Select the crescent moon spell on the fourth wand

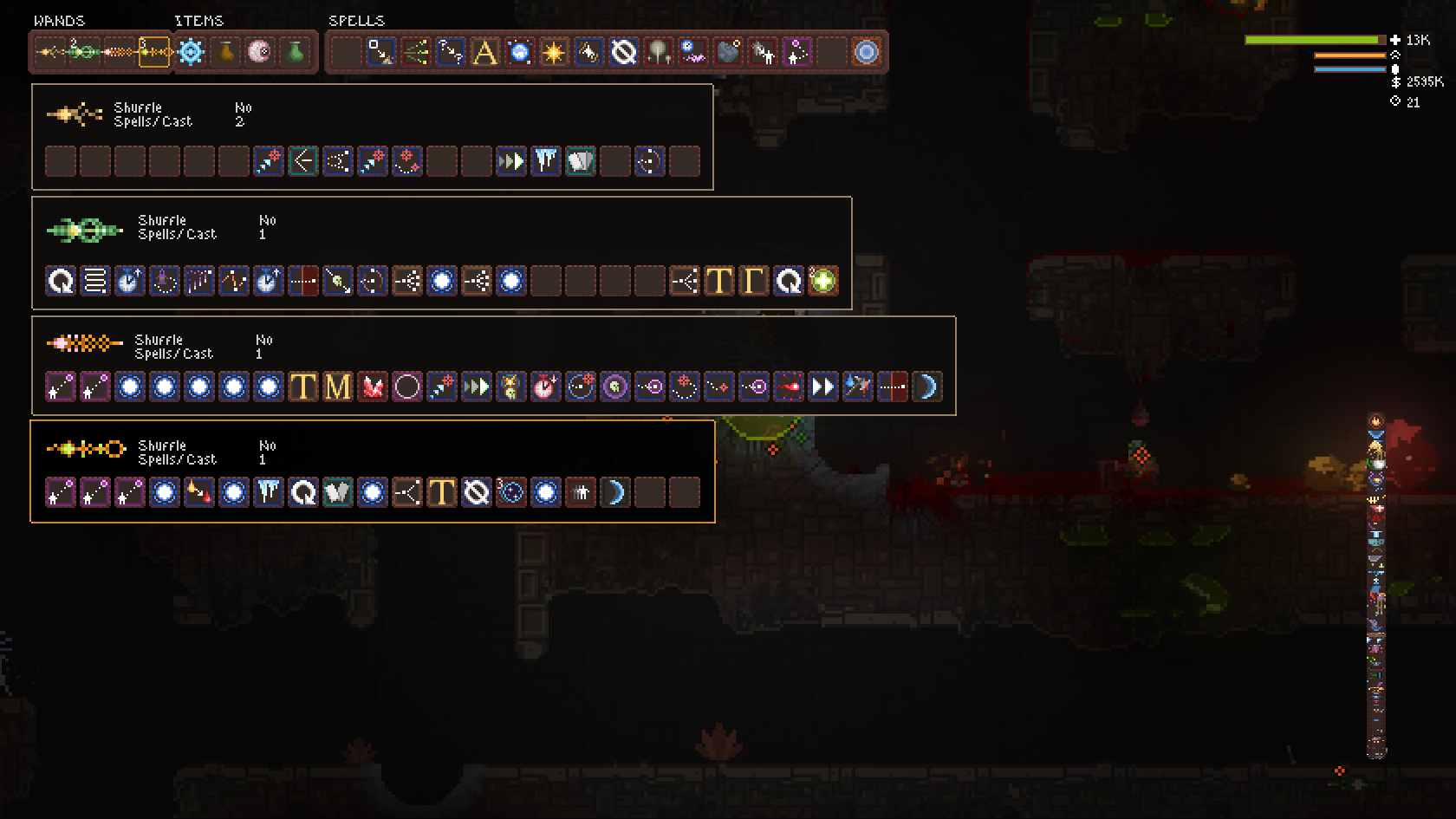tap(614, 492)
